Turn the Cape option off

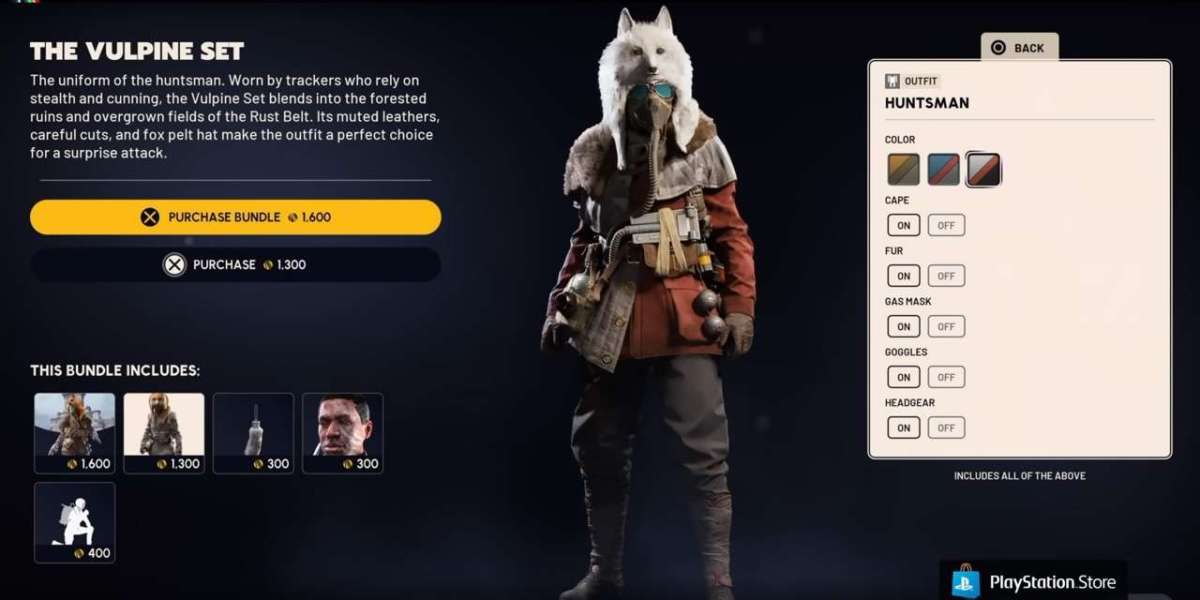[946, 225]
